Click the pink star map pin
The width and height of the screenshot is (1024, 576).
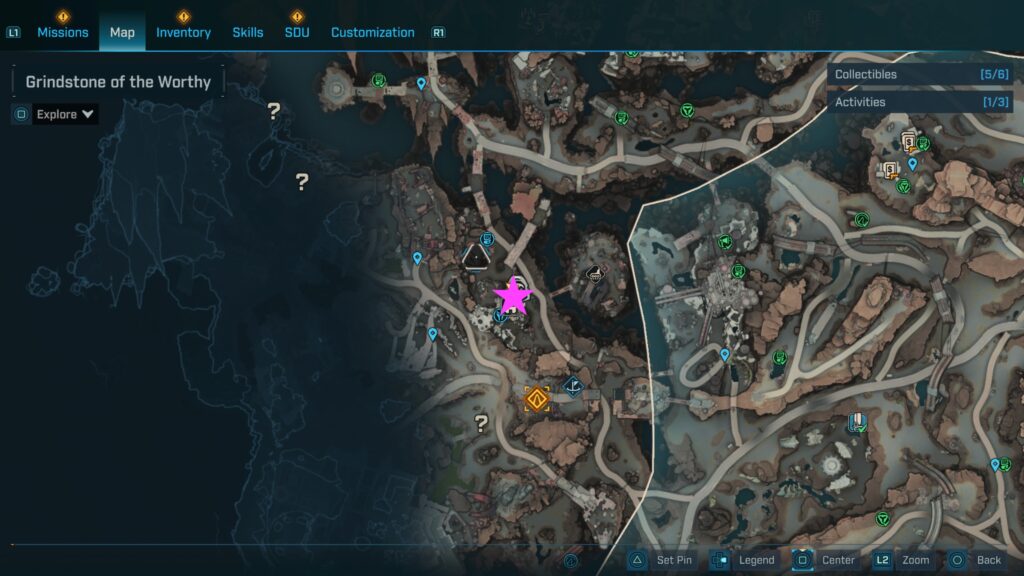click(513, 295)
